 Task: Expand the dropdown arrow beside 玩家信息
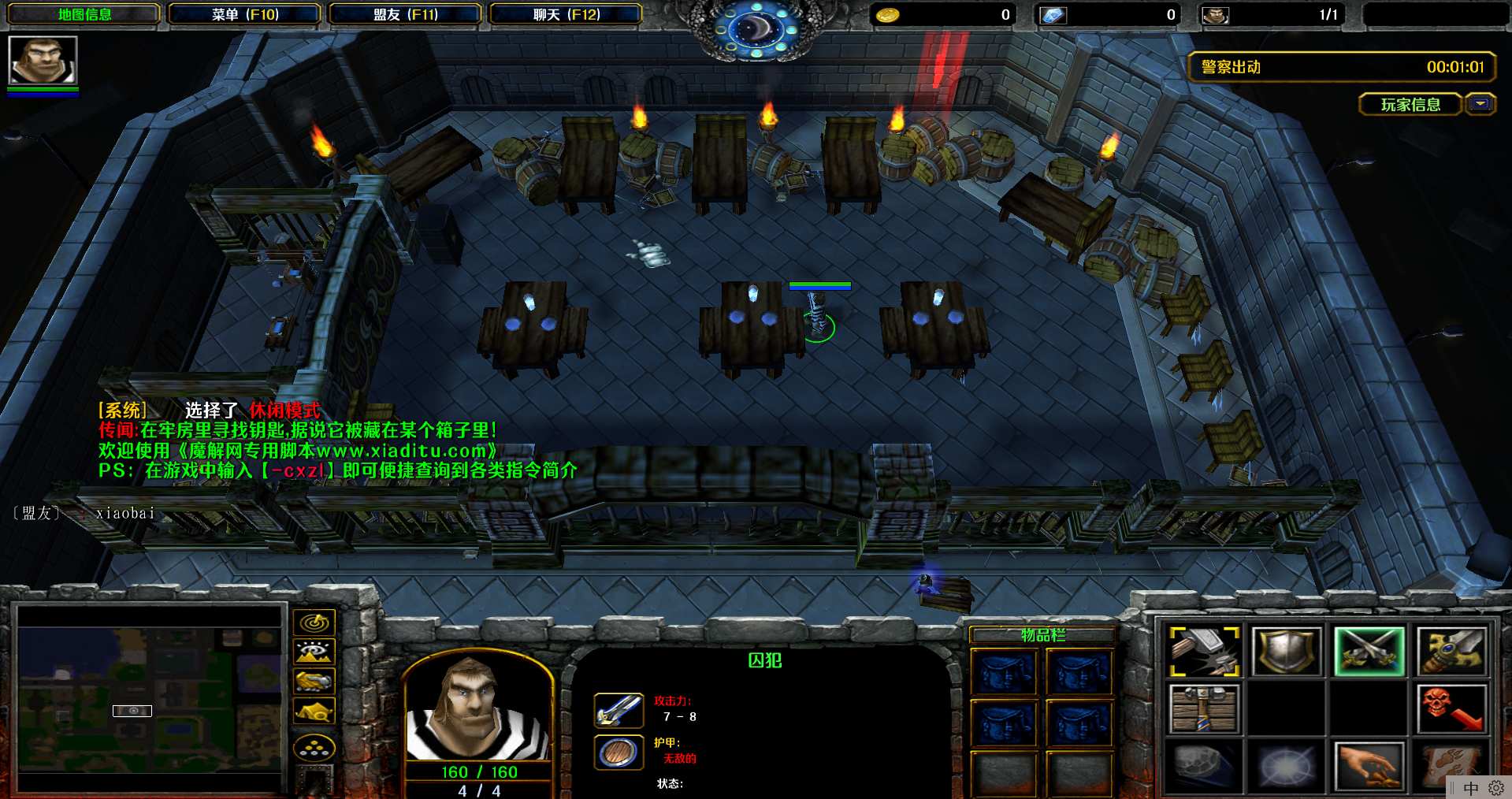[x=1480, y=104]
